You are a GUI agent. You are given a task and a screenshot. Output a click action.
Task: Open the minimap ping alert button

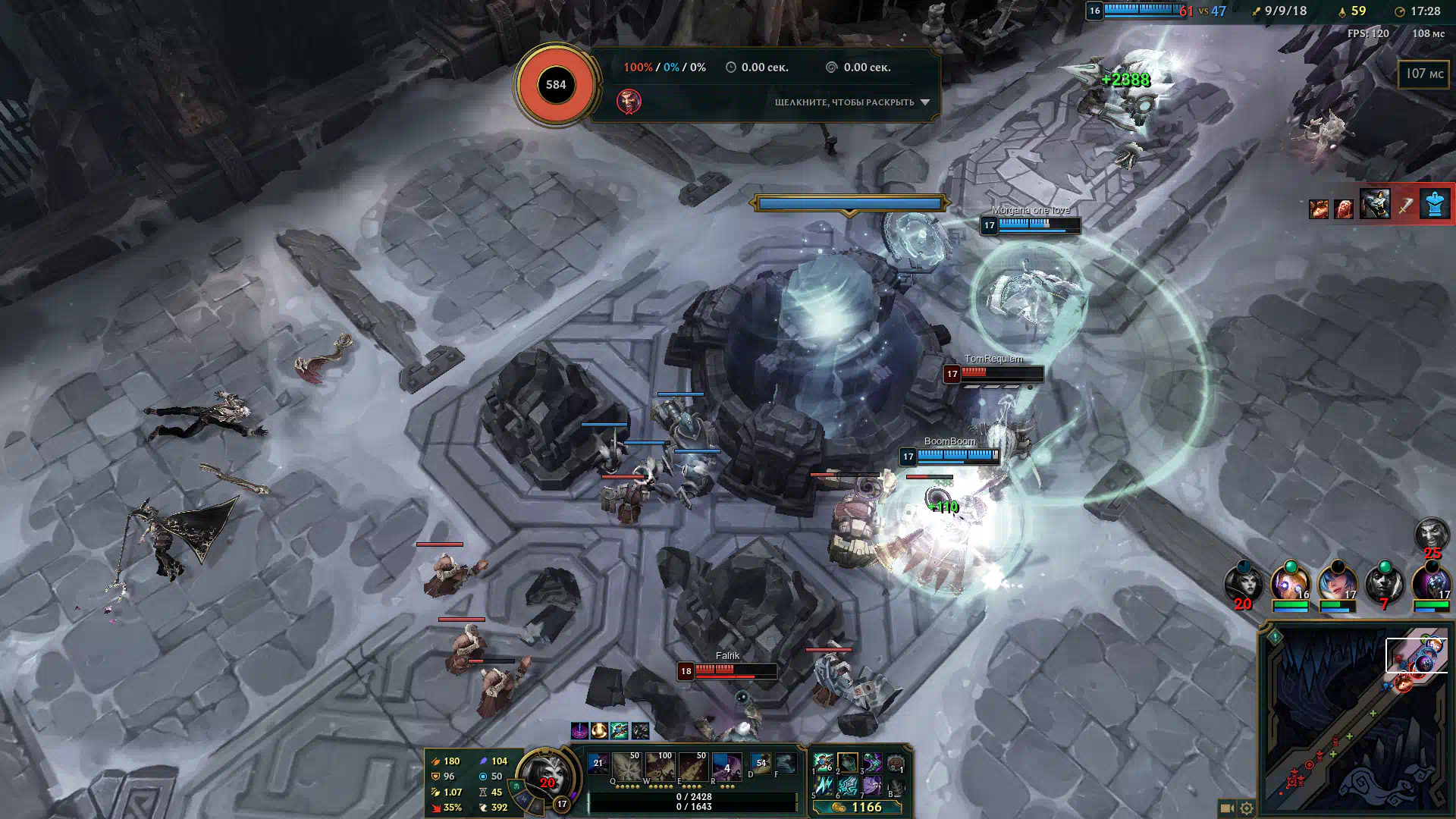pyautogui.click(x=1275, y=636)
